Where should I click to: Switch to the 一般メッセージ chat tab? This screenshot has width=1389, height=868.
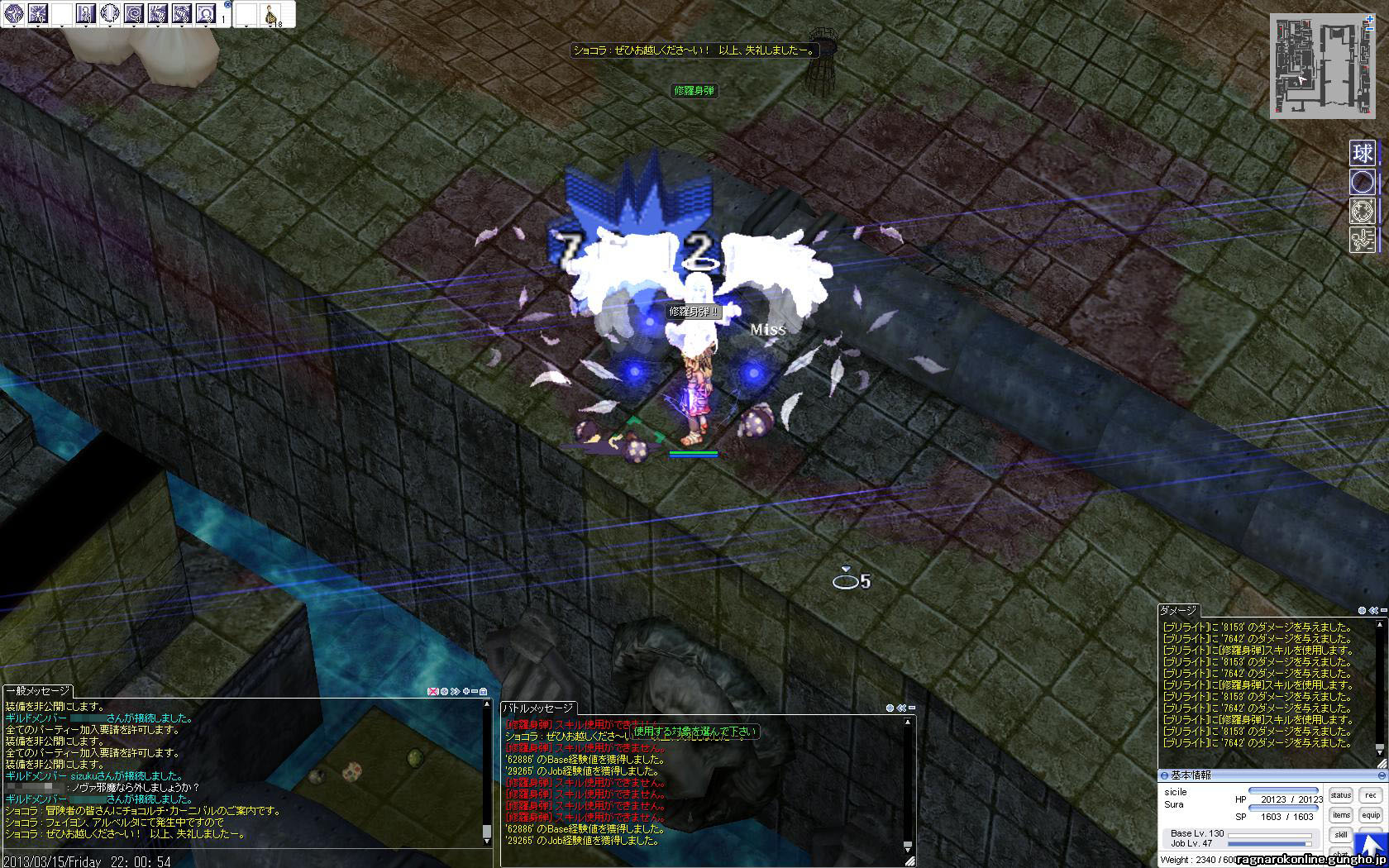click(x=38, y=691)
